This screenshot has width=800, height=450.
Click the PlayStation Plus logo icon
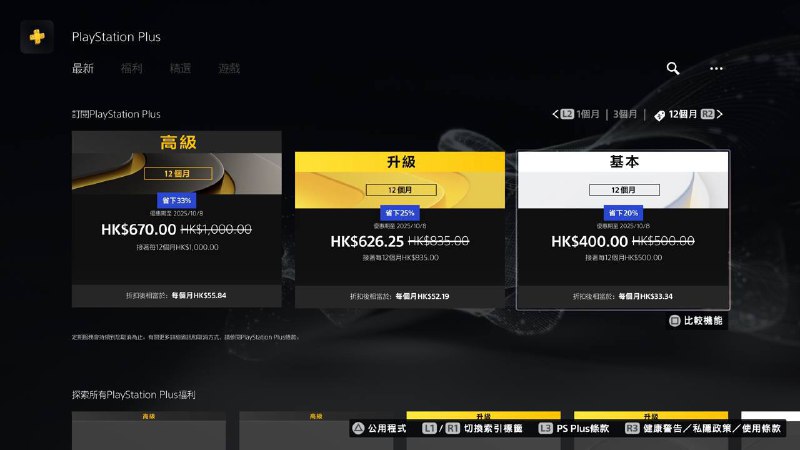(x=37, y=37)
